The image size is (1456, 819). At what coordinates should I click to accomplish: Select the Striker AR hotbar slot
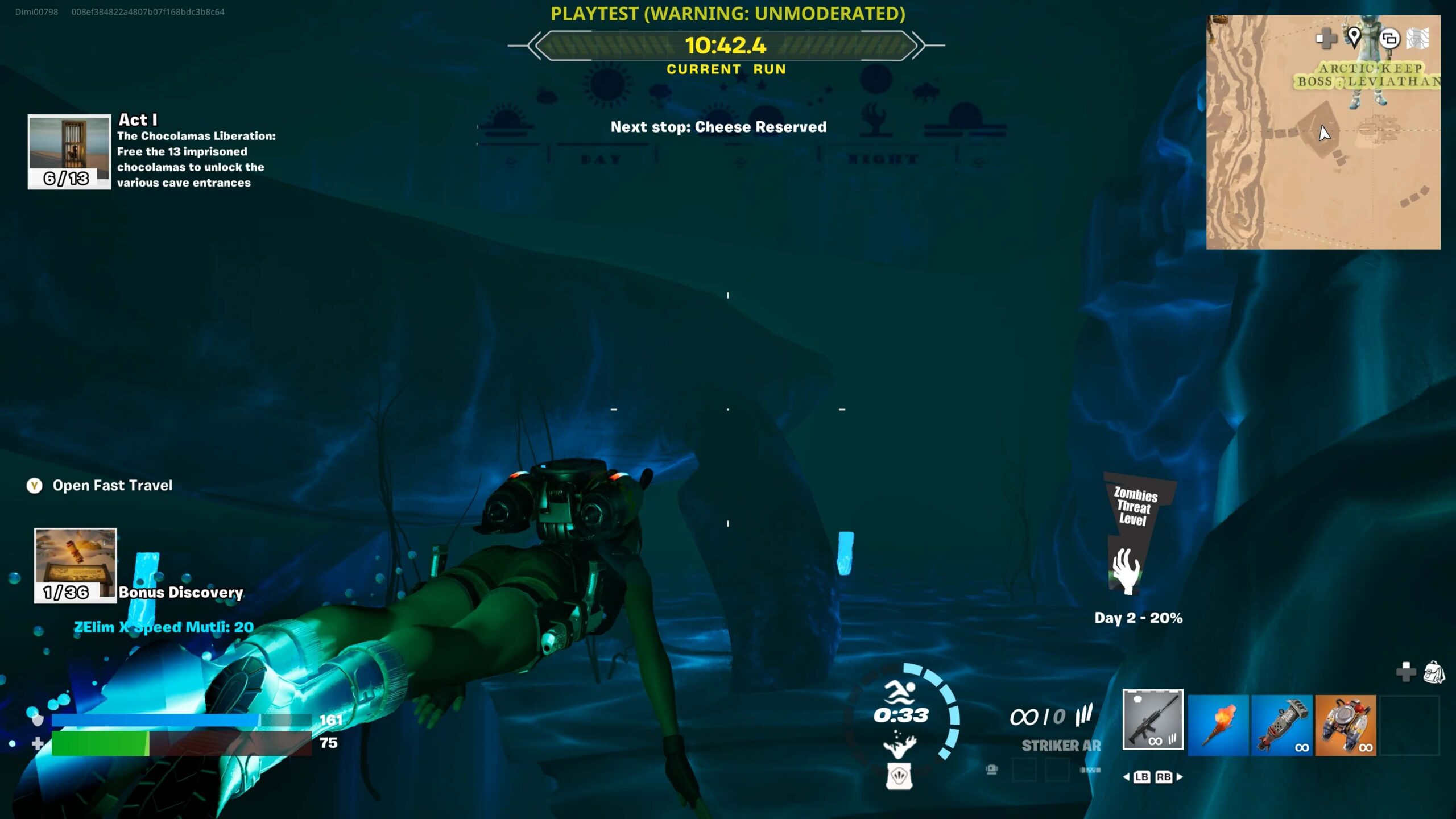click(1153, 719)
